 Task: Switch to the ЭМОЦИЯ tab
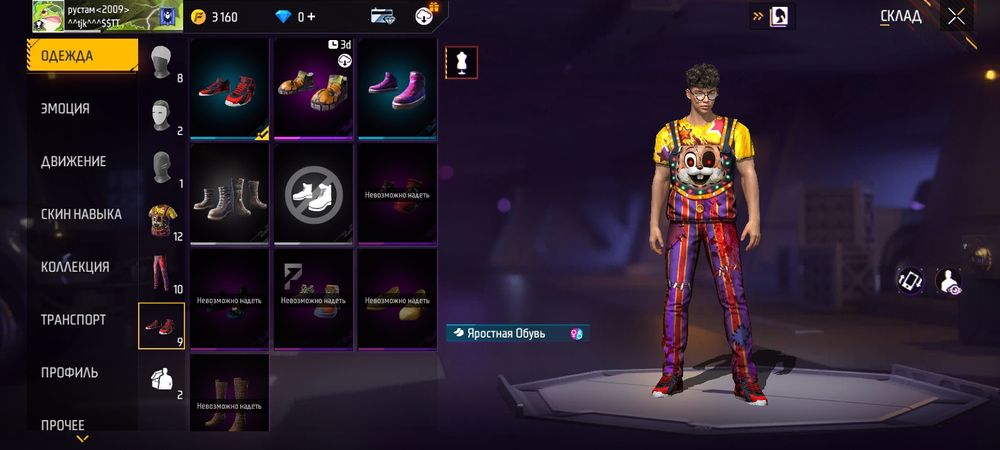pyautogui.click(x=66, y=109)
